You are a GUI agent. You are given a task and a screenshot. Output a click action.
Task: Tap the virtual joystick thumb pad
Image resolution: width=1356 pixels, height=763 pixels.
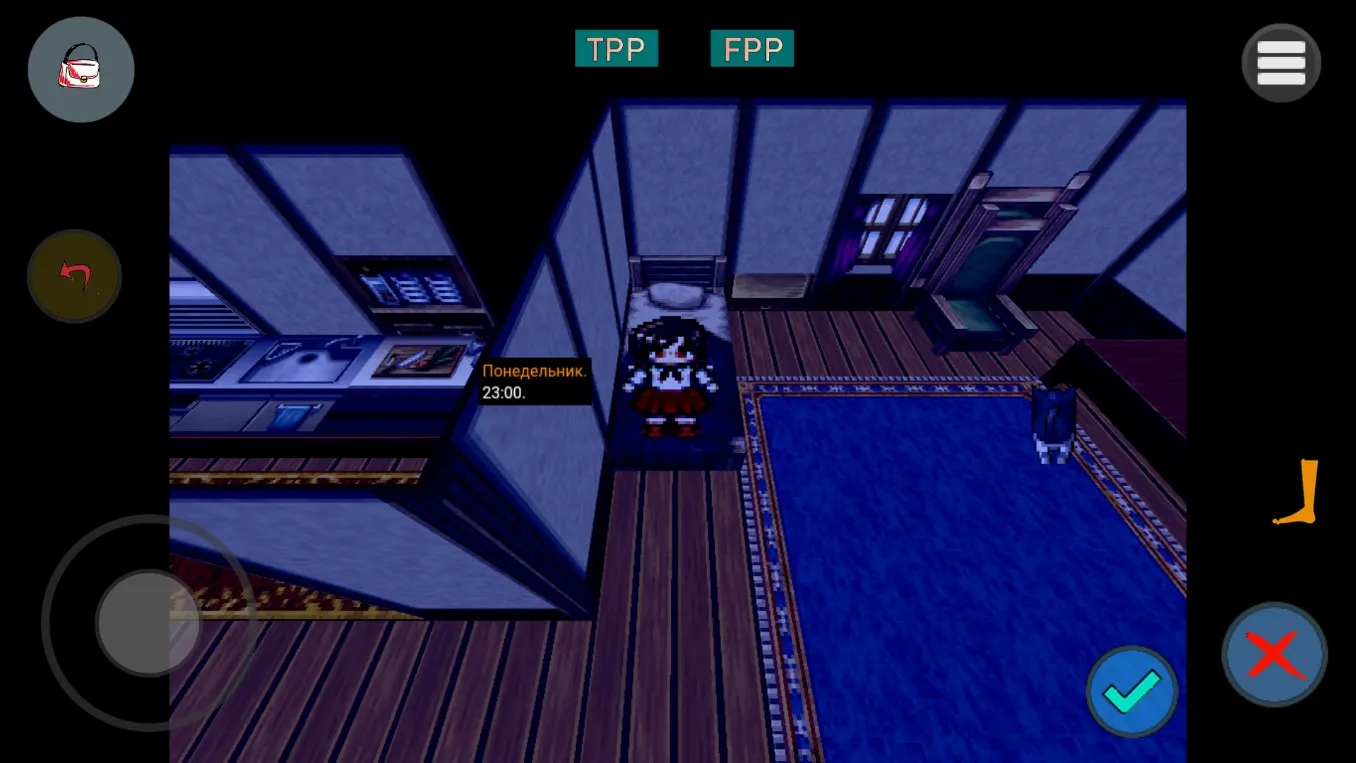[x=147, y=623]
